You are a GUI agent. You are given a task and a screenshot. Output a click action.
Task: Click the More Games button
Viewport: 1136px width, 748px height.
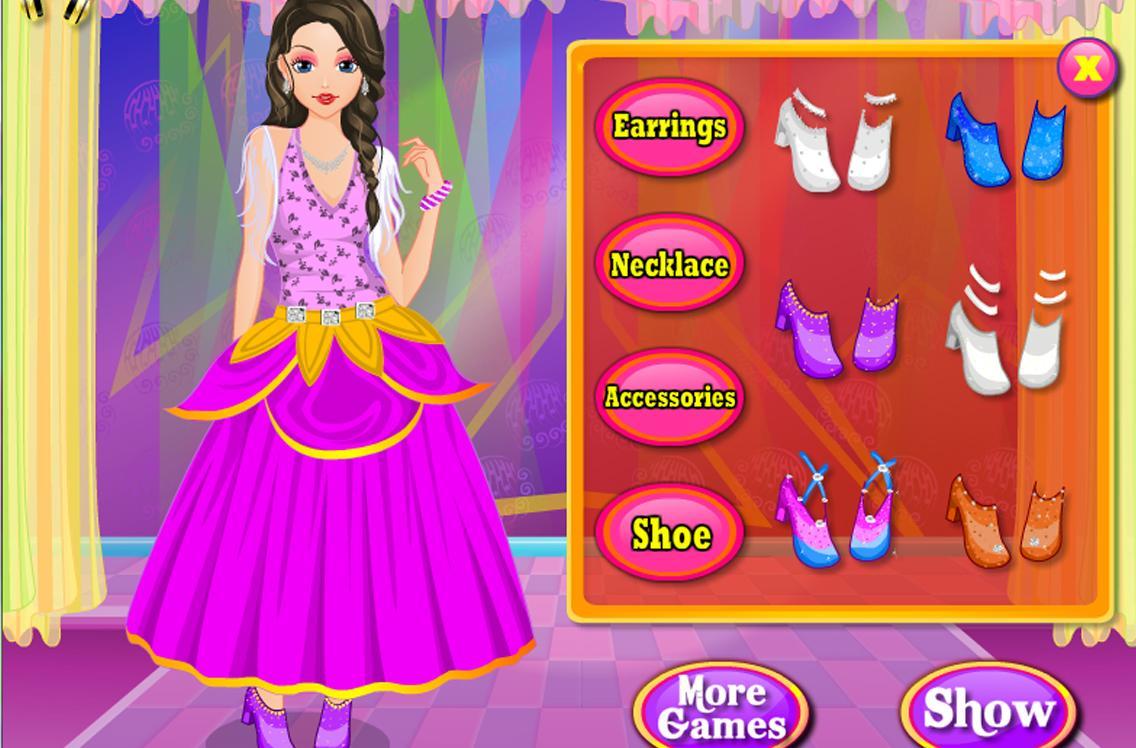click(x=721, y=707)
